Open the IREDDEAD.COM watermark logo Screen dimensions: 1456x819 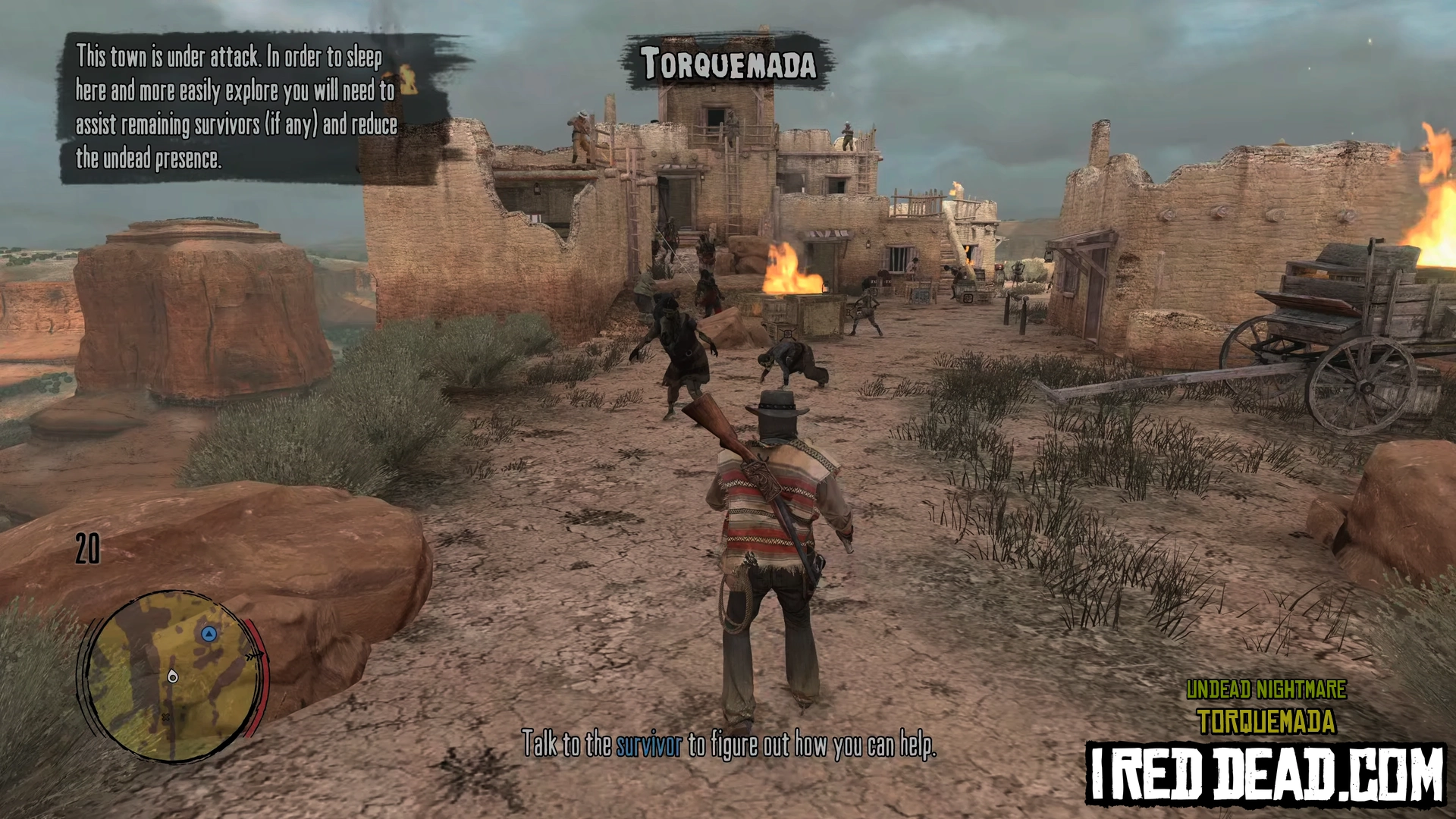click(x=1266, y=773)
